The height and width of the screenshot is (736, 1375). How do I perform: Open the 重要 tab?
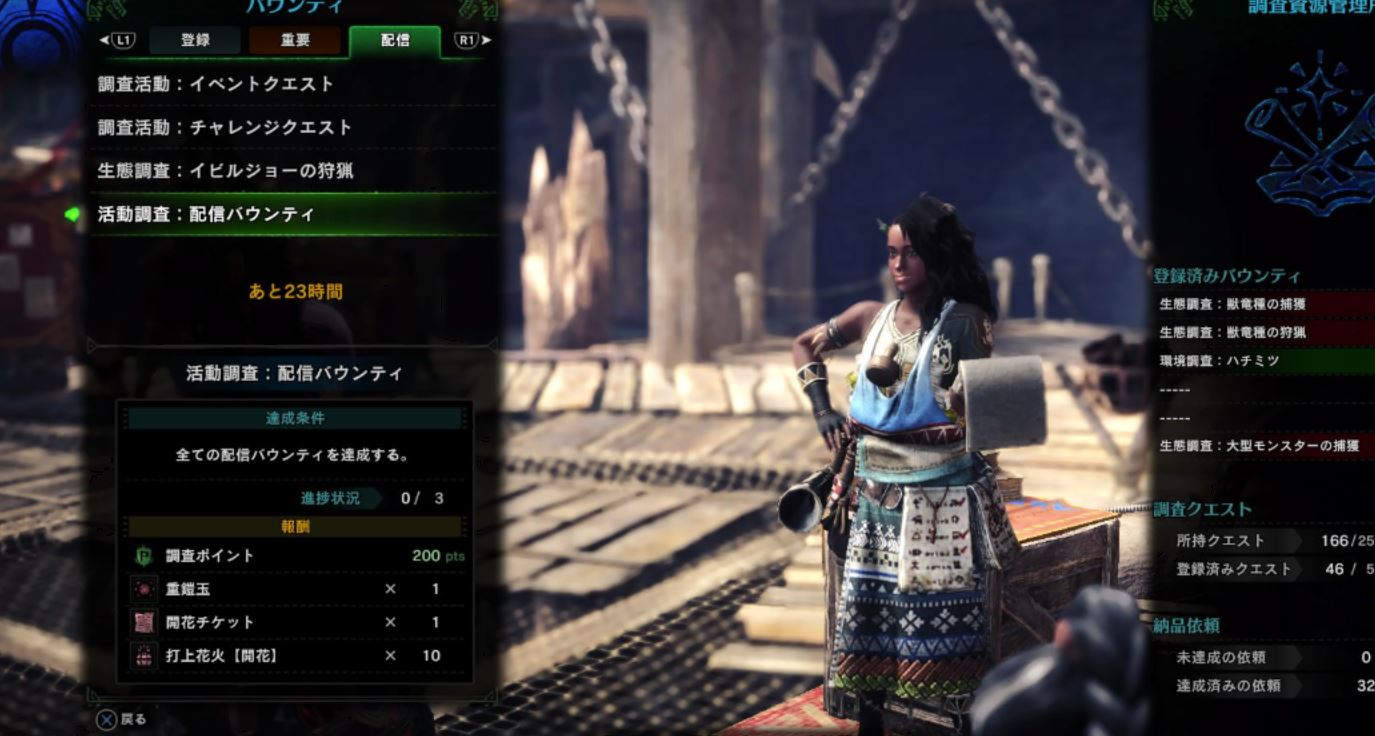tap(295, 41)
